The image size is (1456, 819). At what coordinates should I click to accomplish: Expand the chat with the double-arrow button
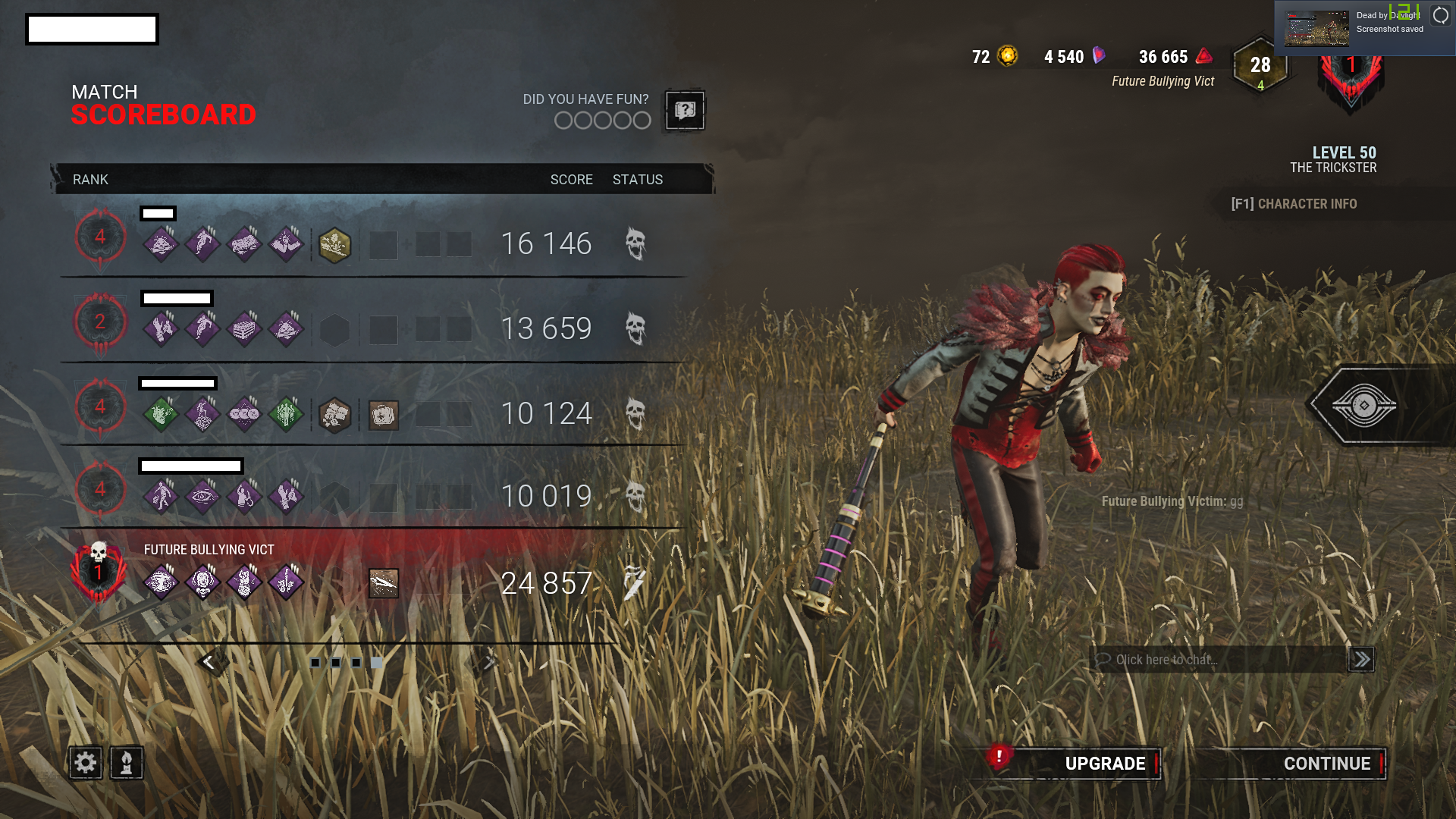(x=1361, y=659)
